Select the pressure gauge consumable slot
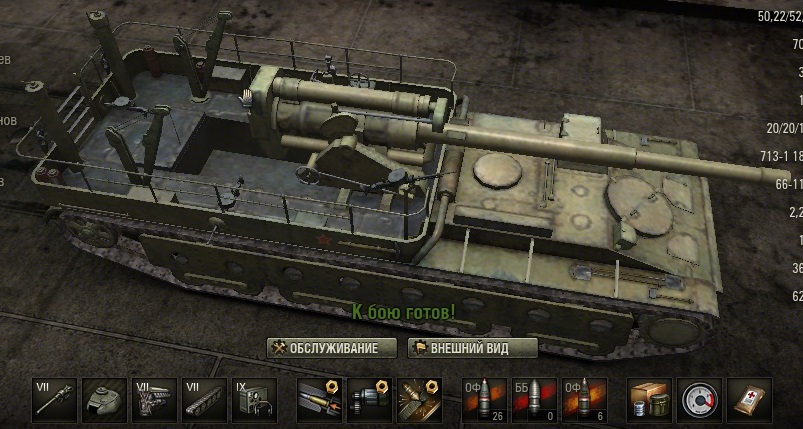 pos(699,400)
